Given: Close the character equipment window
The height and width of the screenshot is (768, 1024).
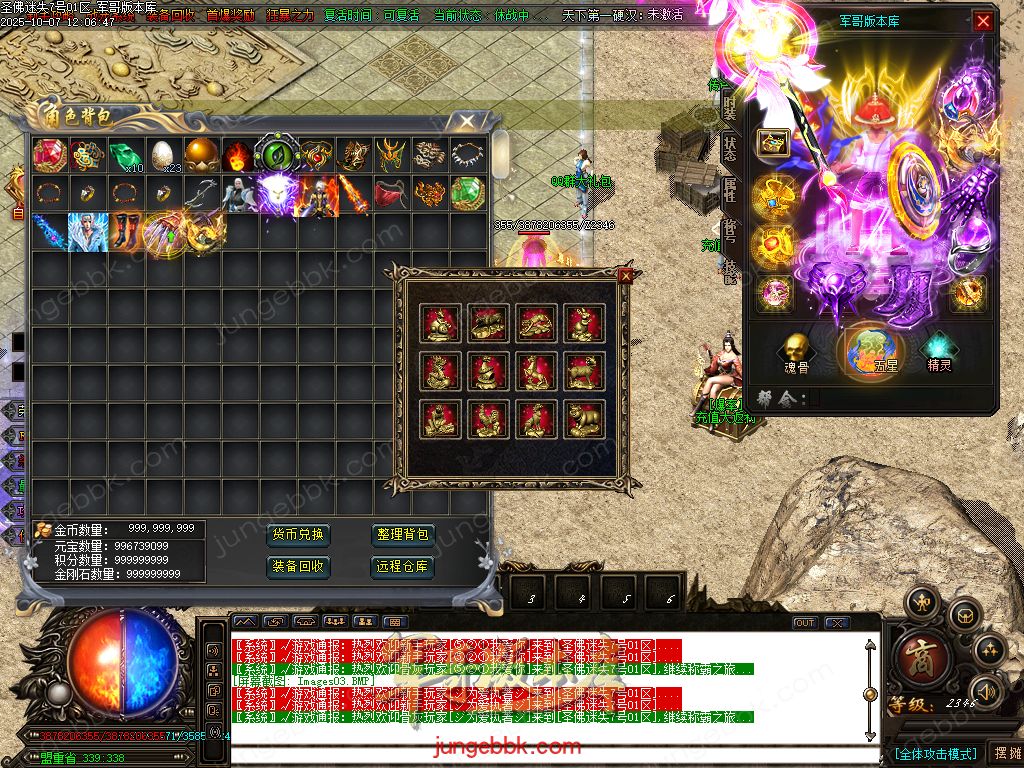Looking at the screenshot, I should click(984, 21).
